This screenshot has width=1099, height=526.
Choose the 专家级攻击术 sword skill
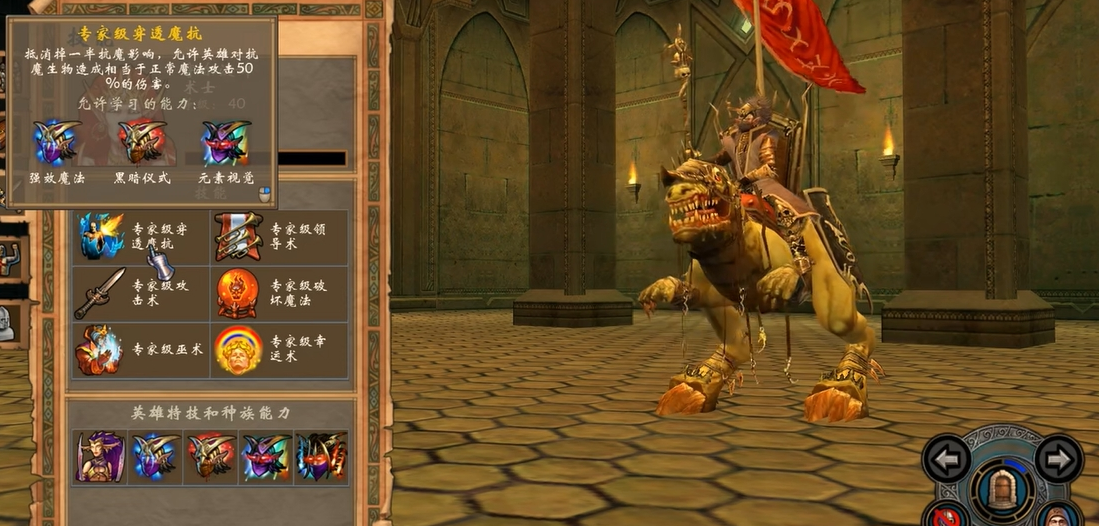[100, 293]
